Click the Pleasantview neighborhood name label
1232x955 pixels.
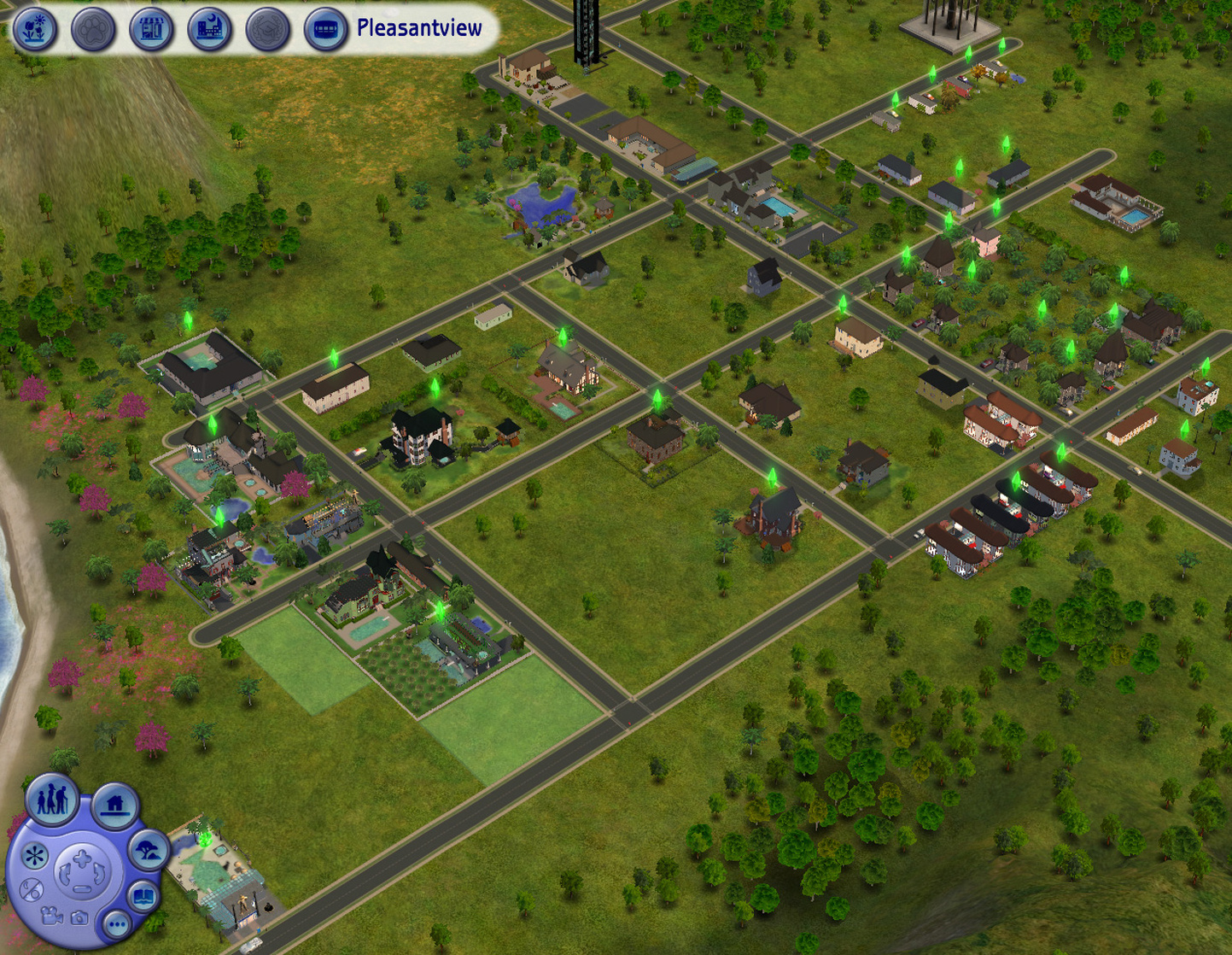click(418, 27)
